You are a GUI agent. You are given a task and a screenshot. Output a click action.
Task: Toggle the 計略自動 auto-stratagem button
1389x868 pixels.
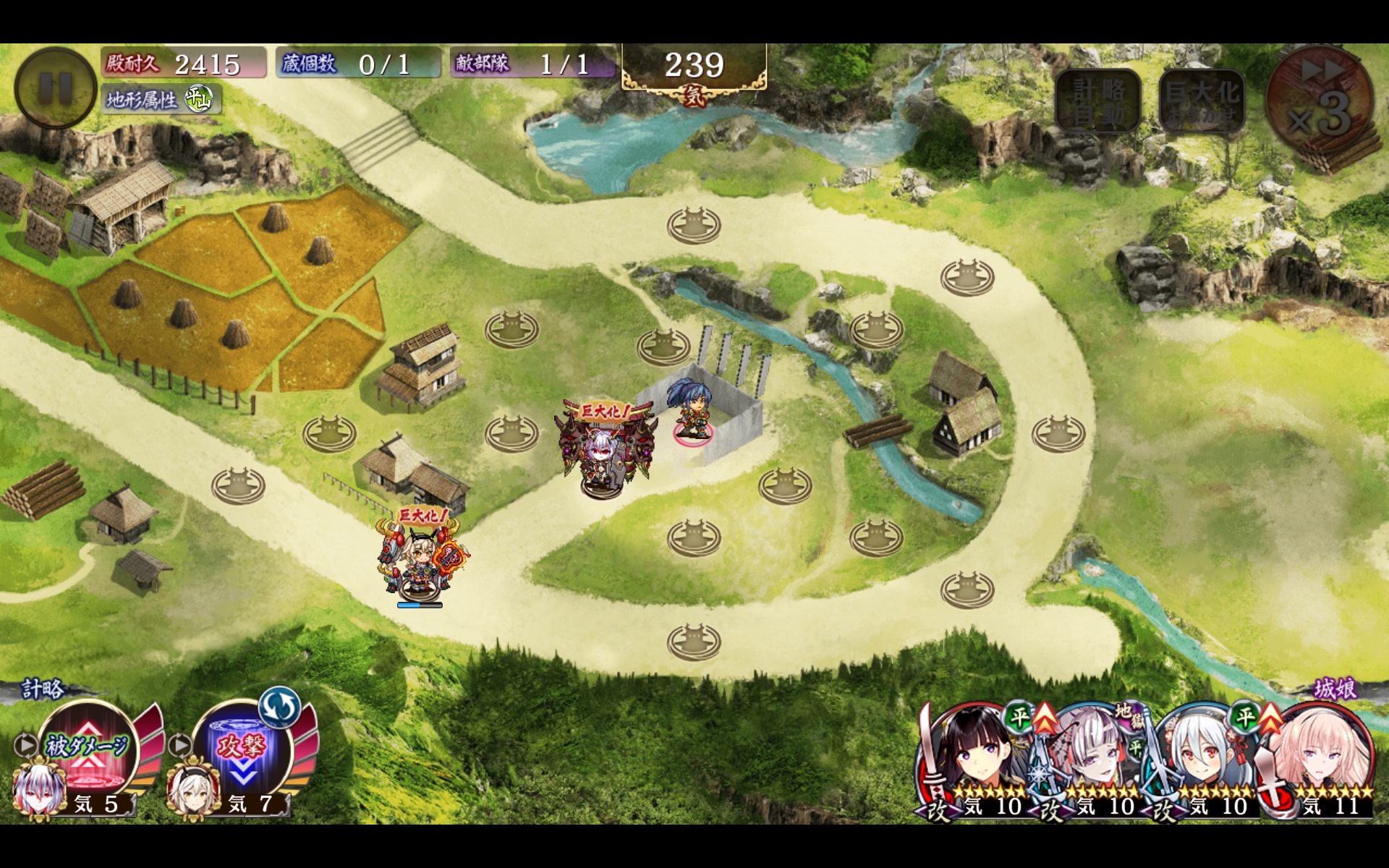coord(1097,102)
